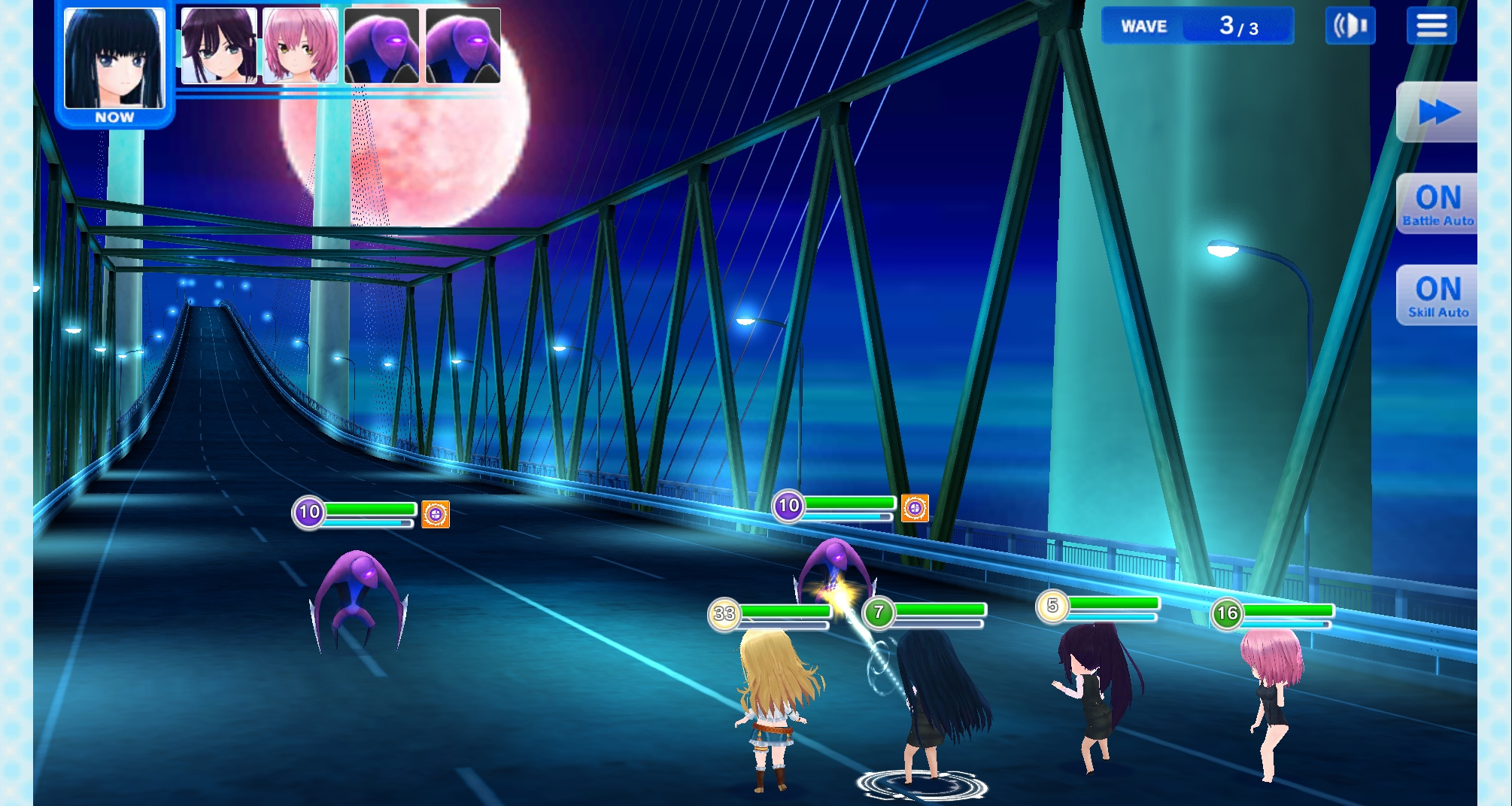Select the black-haired girl NOW portrait
This screenshot has width=1512, height=806.
pyautogui.click(x=114, y=60)
